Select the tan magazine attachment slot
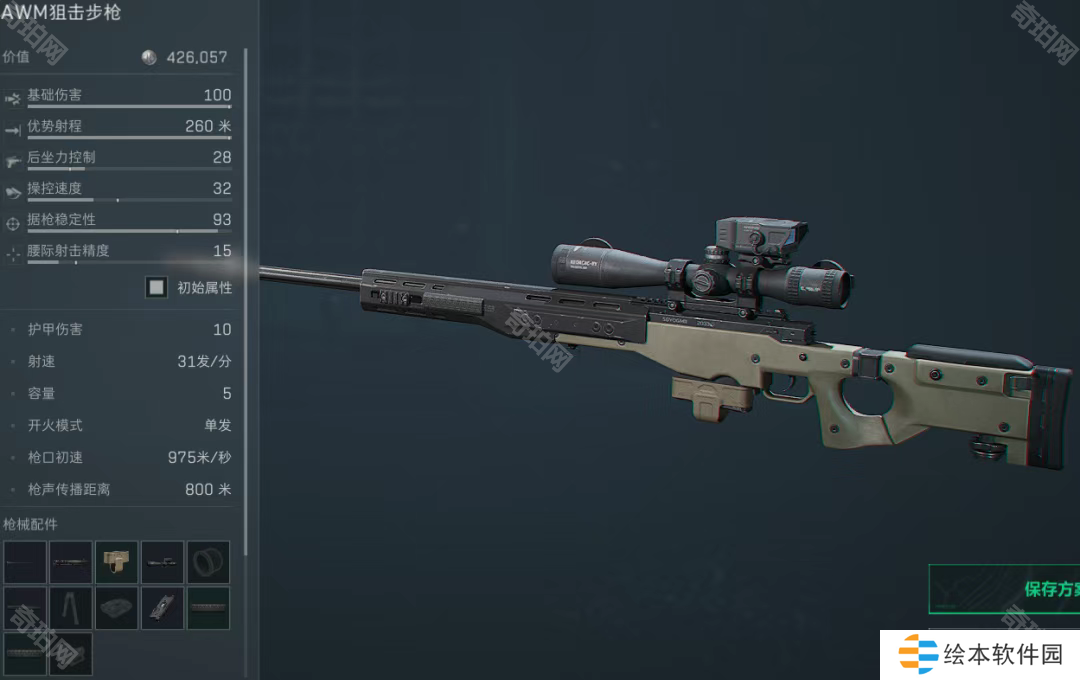Image resolution: width=1080 pixels, height=680 pixels. [116, 562]
